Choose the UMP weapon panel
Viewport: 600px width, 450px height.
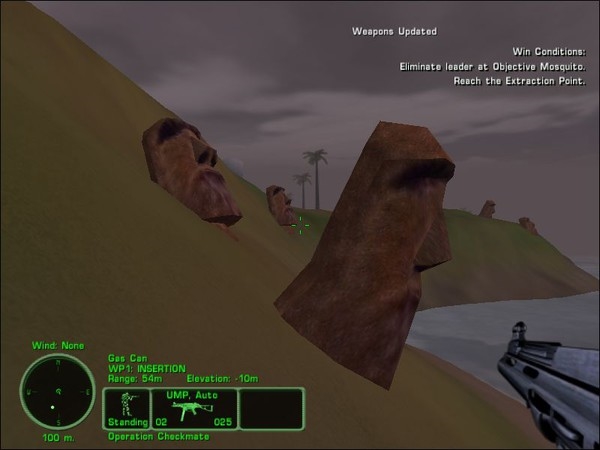coord(193,408)
